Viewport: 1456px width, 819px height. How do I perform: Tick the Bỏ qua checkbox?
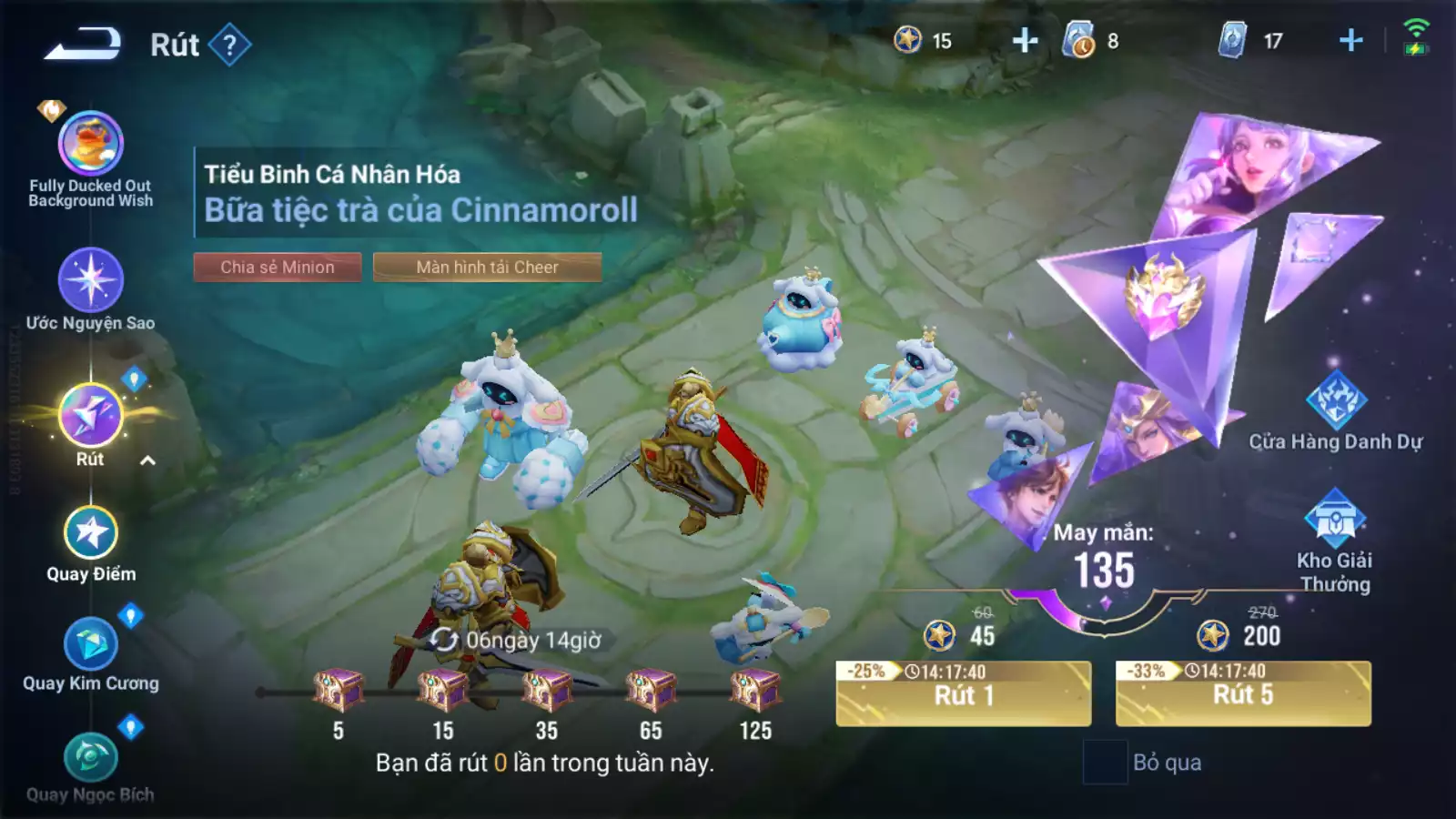pyautogui.click(x=1105, y=762)
